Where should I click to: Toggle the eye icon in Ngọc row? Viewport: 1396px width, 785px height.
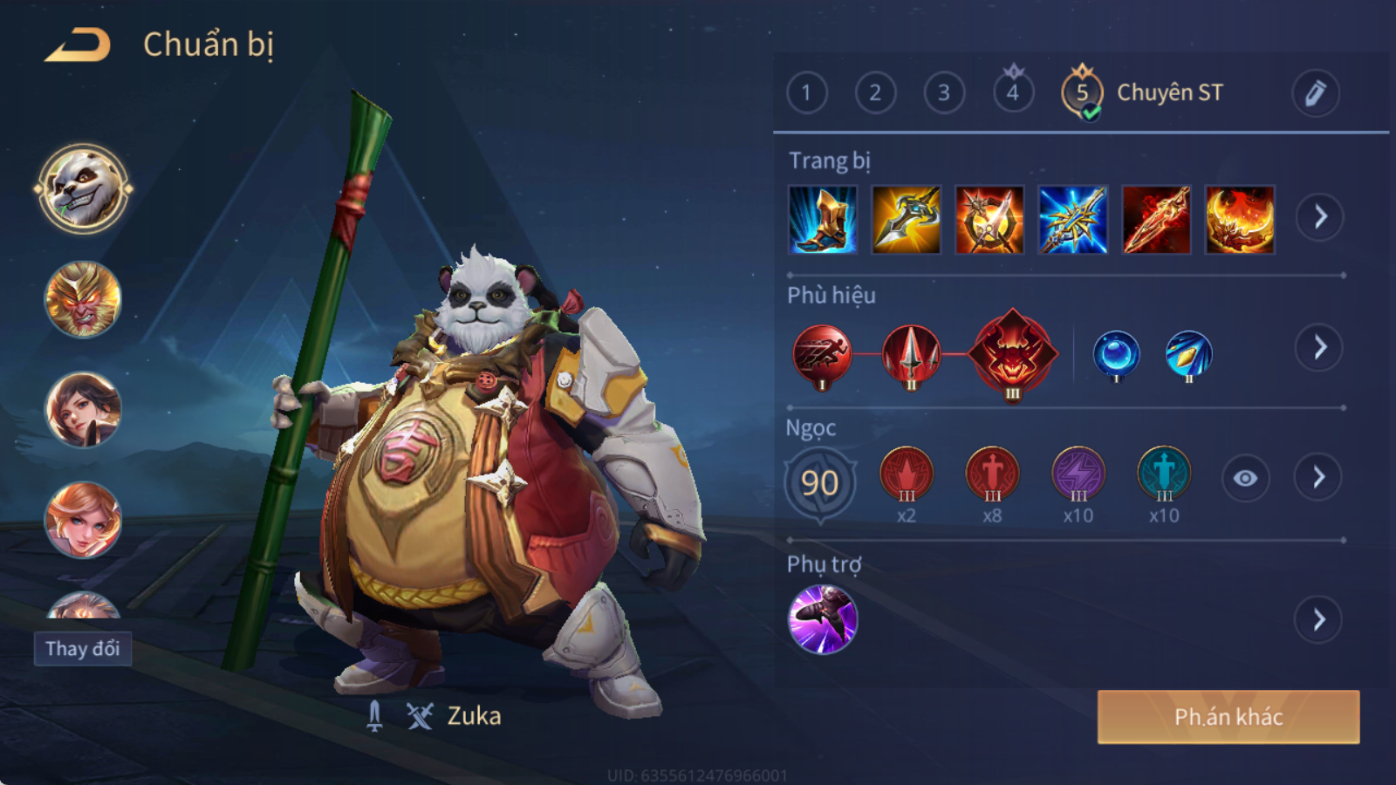pos(1245,478)
